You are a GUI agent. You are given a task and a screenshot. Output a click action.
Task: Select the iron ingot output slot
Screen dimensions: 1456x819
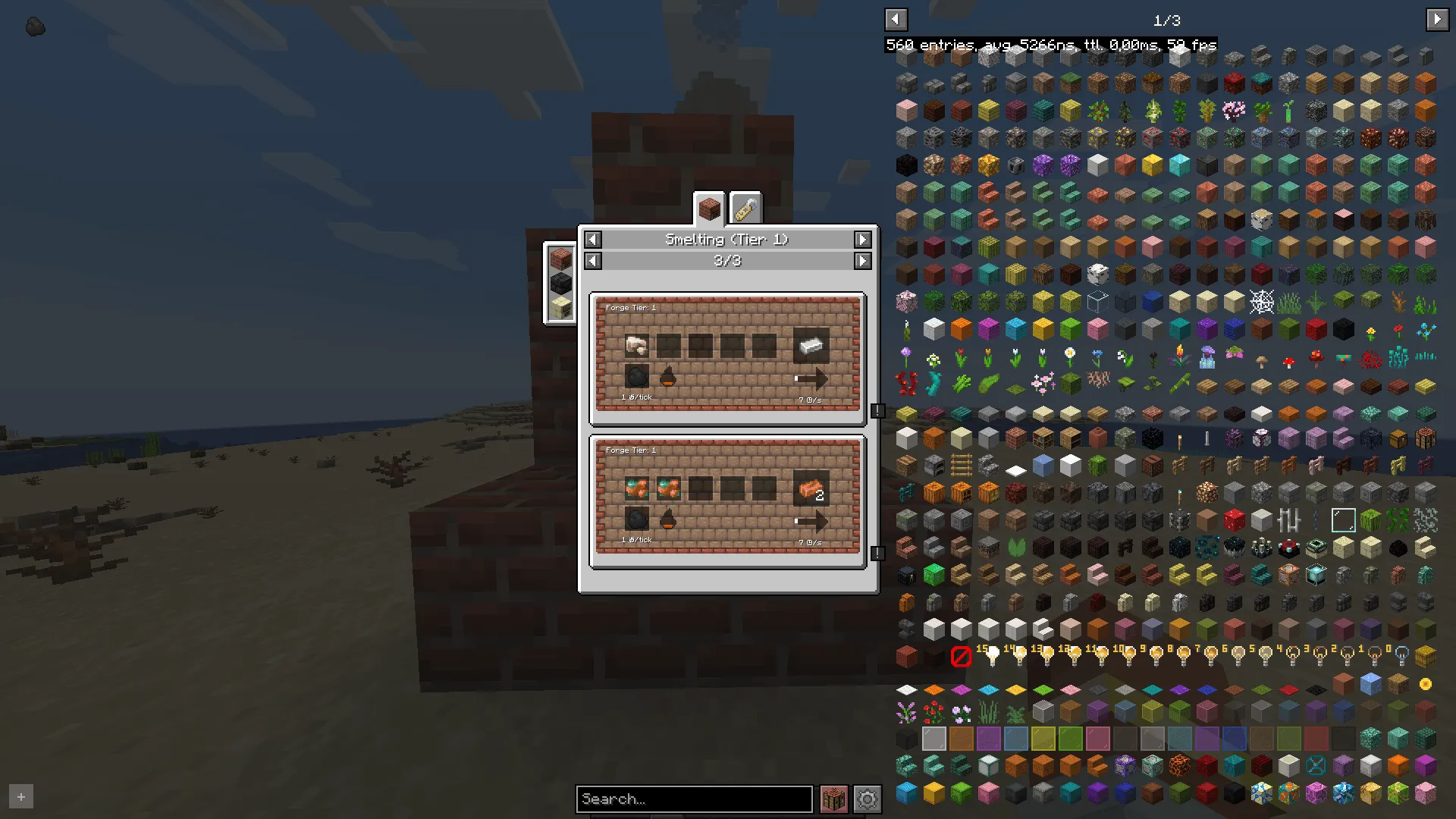tap(811, 345)
